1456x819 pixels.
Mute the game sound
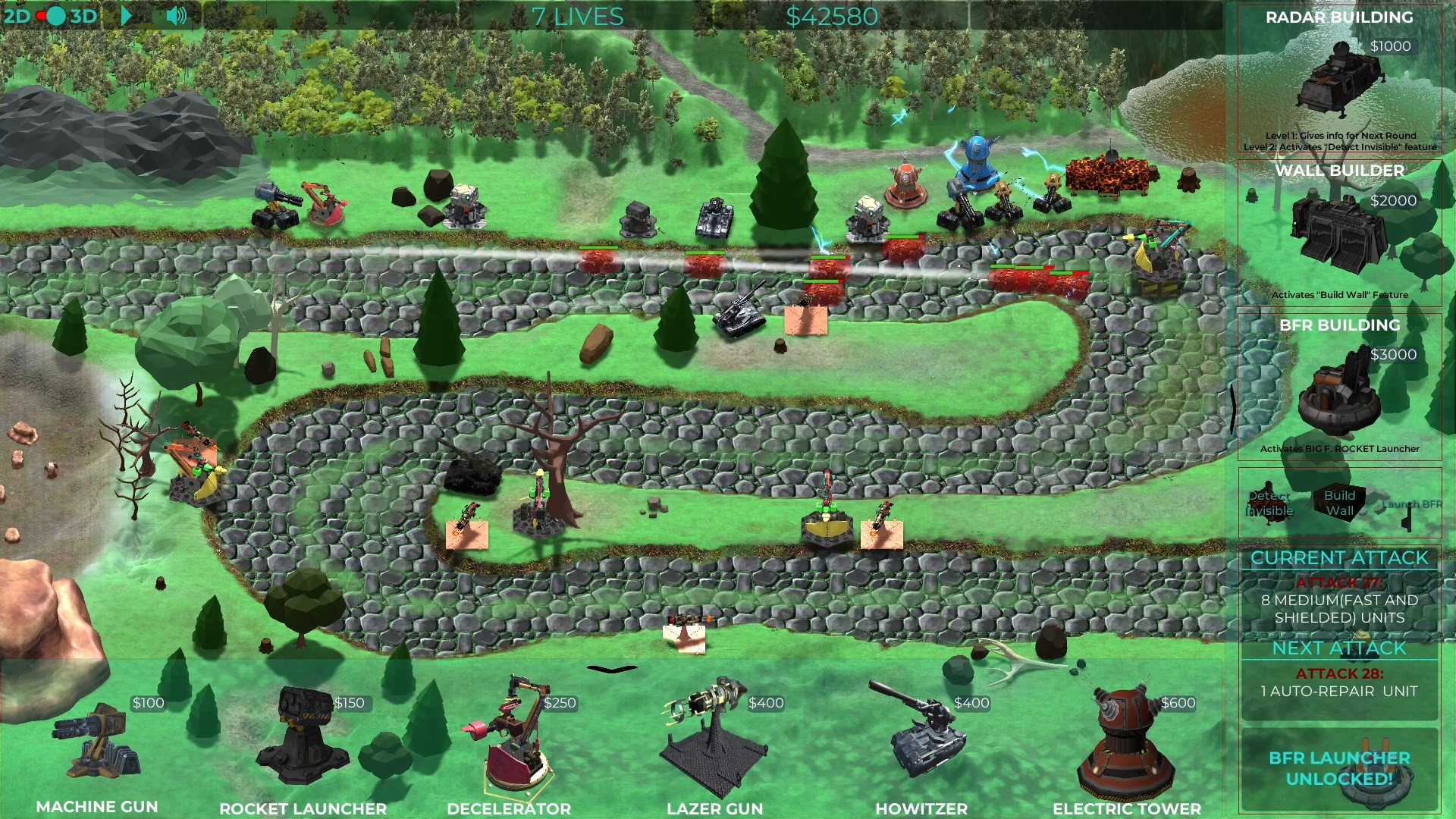(176, 14)
